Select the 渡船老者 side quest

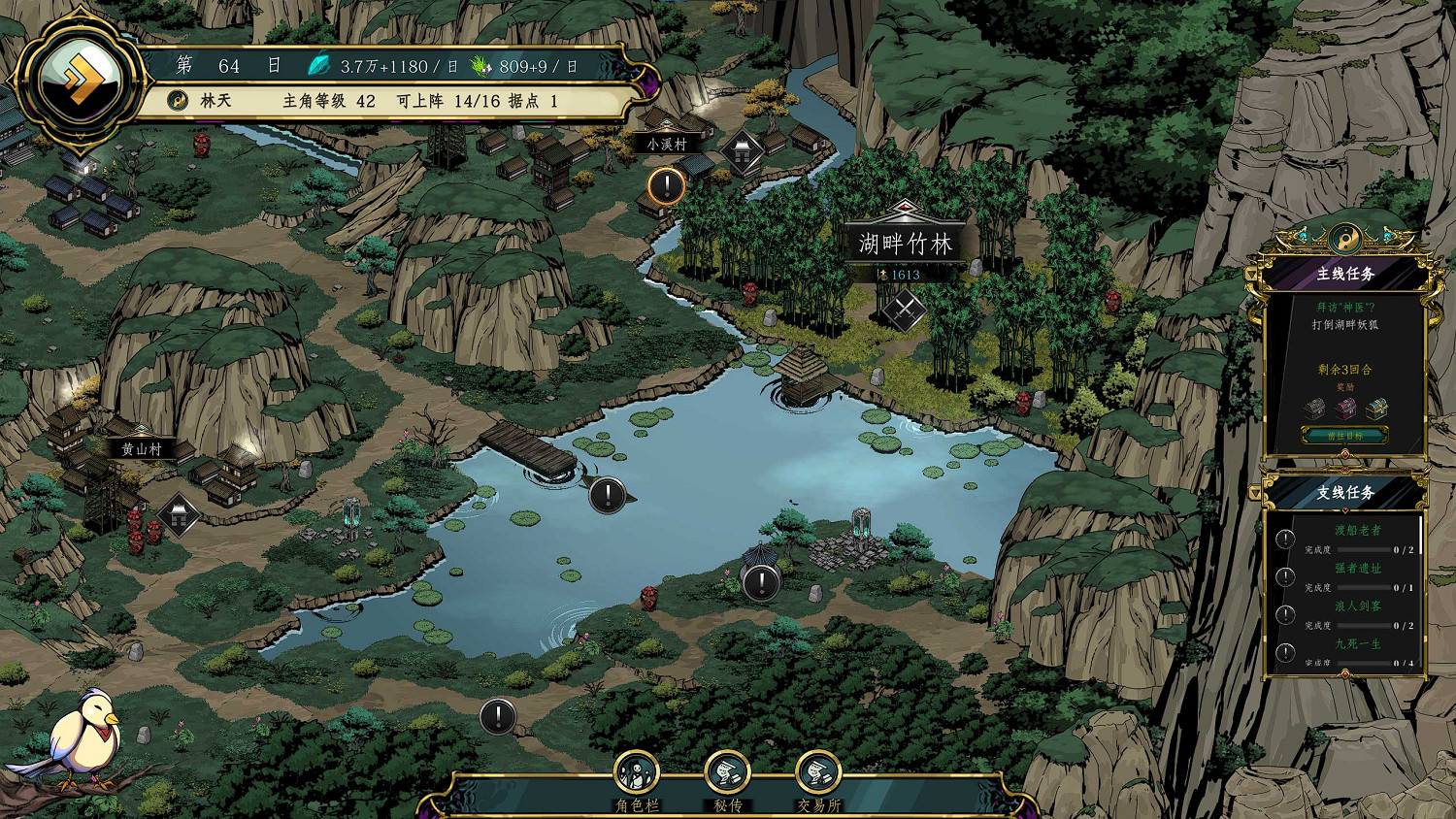click(1357, 531)
